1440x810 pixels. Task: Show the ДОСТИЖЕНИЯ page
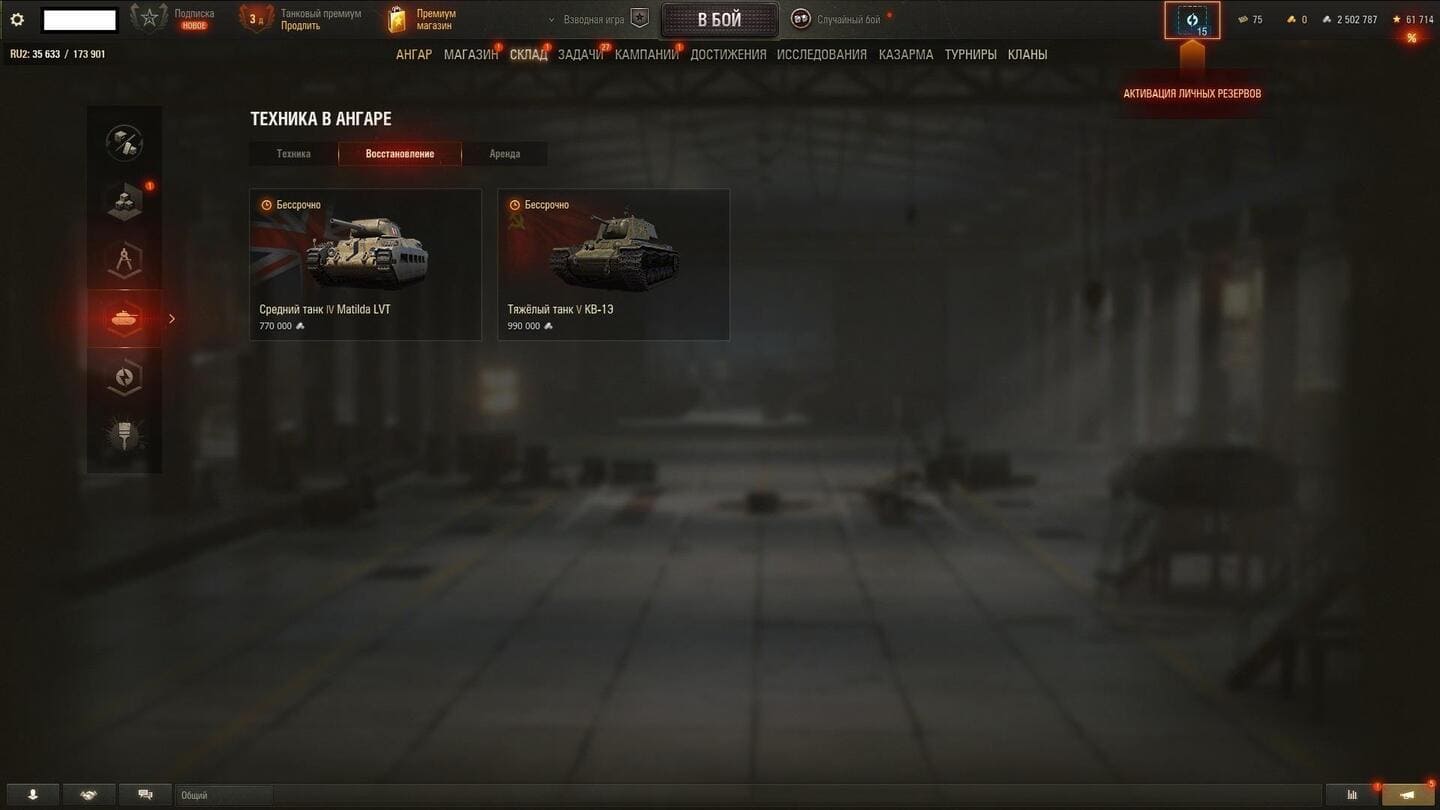pyautogui.click(x=728, y=55)
